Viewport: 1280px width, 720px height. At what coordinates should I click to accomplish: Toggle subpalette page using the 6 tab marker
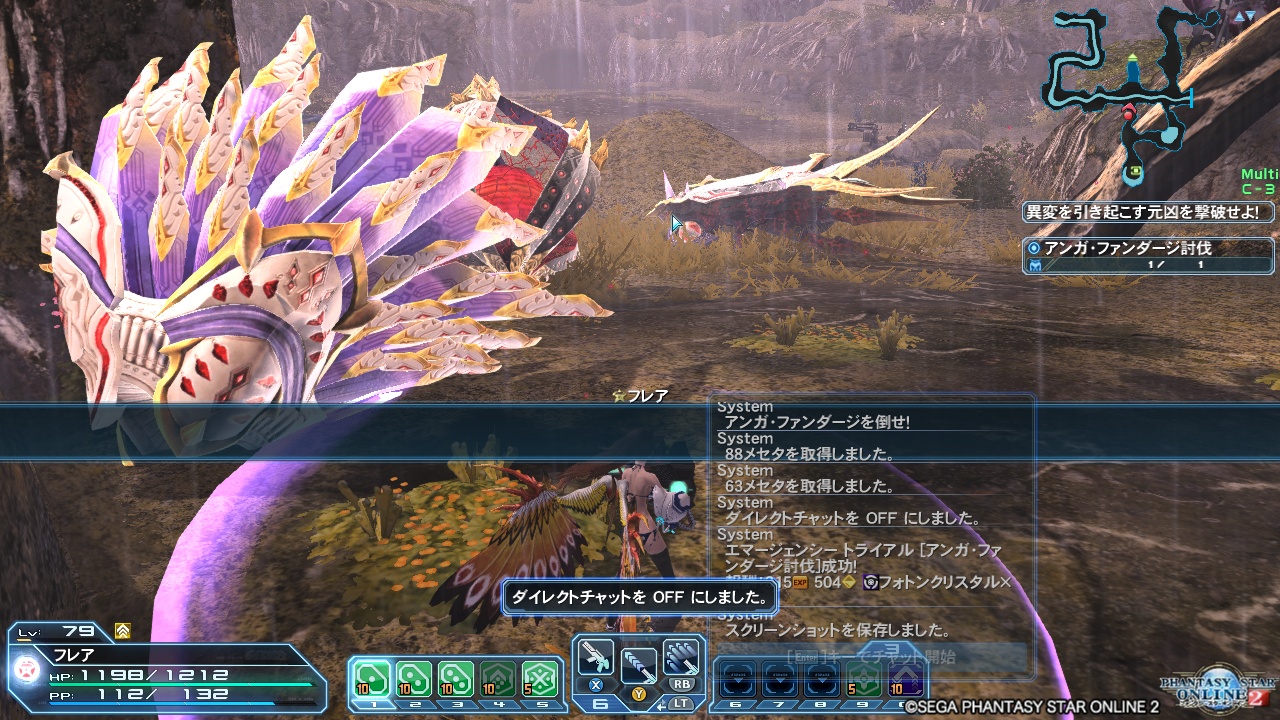click(599, 703)
